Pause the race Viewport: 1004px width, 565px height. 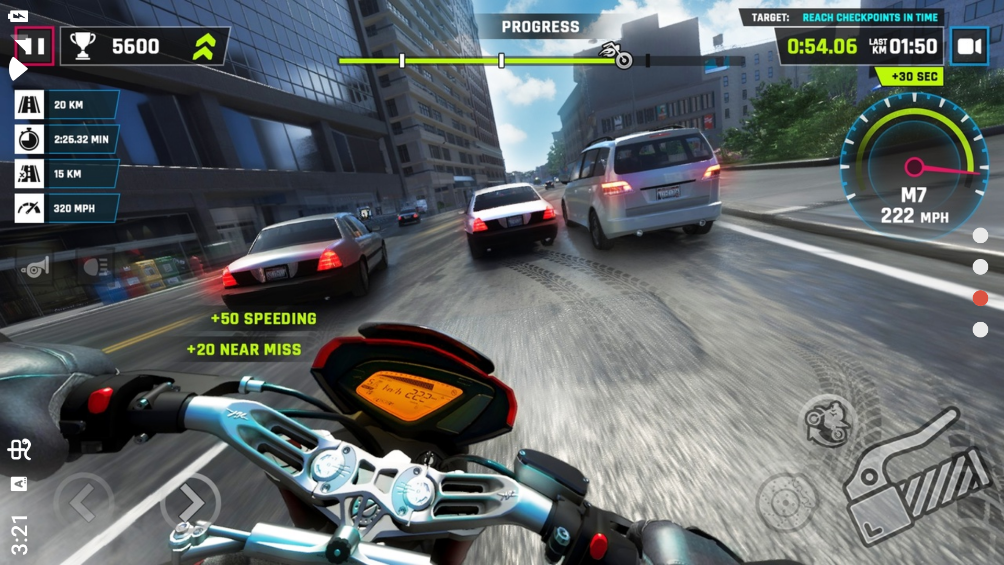(33, 46)
